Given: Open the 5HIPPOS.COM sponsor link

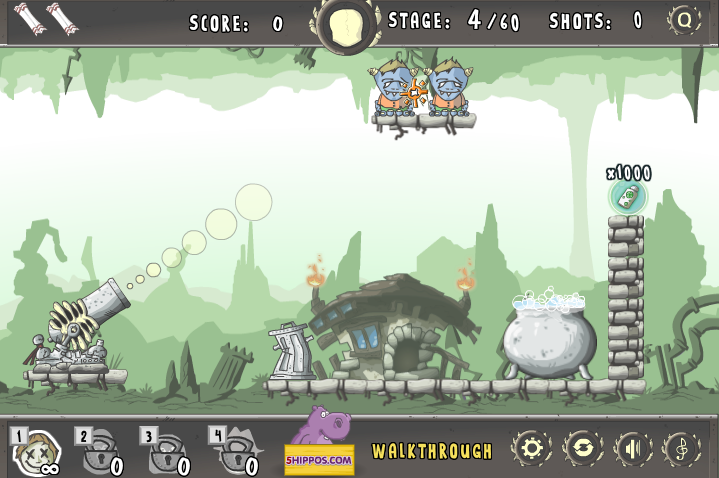Looking at the screenshot, I should [320, 445].
